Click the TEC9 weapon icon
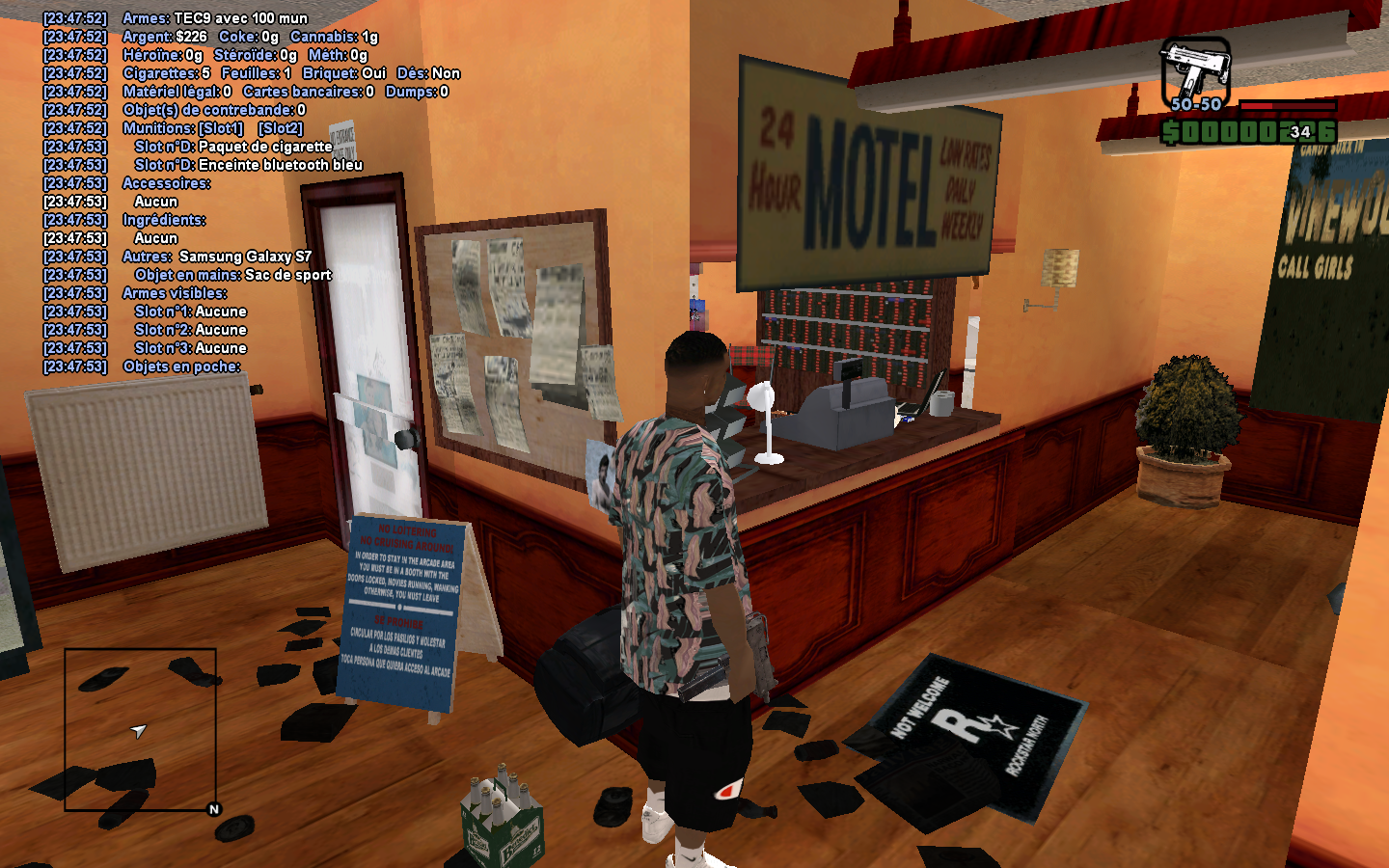This screenshot has height=868, width=1389. (x=1195, y=69)
